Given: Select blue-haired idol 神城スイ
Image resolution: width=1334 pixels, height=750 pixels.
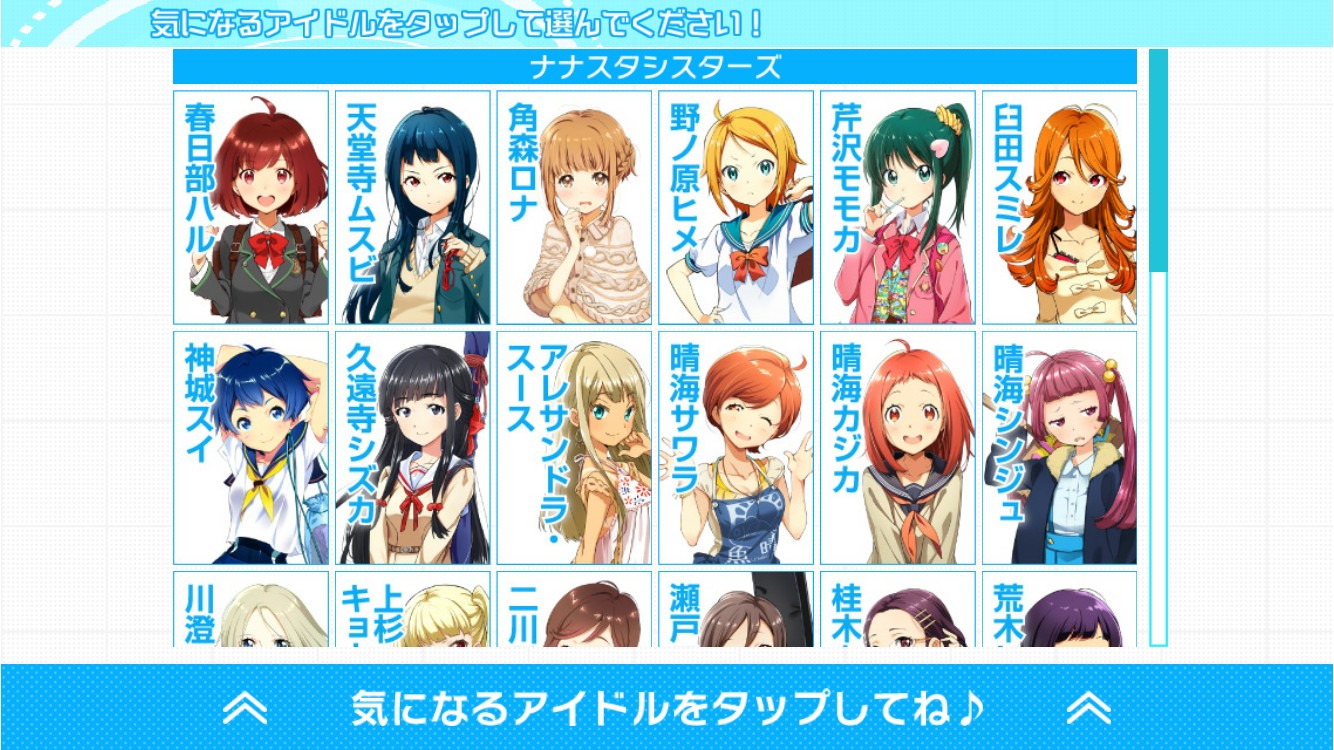Looking at the screenshot, I should [x=251, y=448].
